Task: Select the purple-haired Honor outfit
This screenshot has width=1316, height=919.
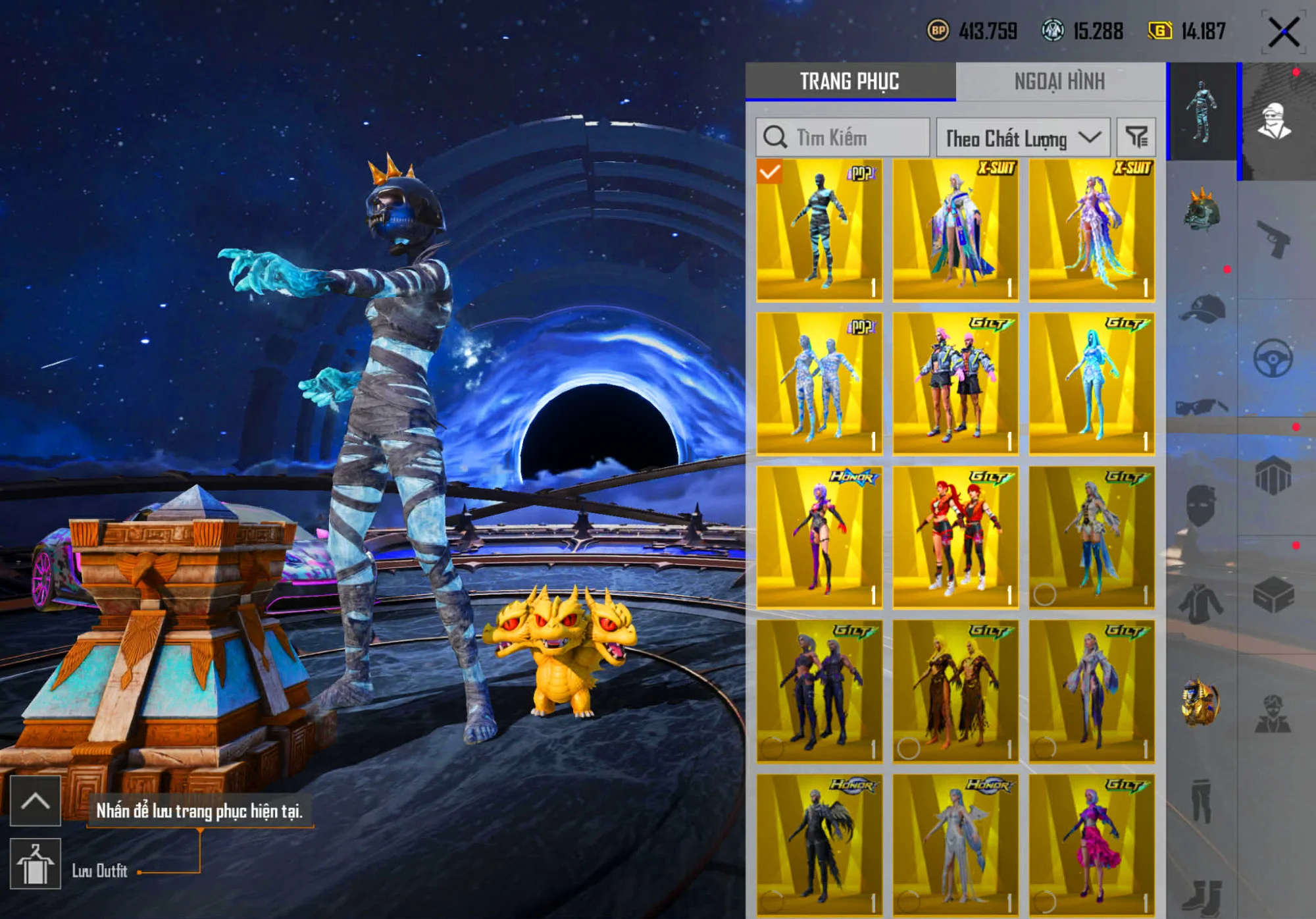Action: [819, 537]
